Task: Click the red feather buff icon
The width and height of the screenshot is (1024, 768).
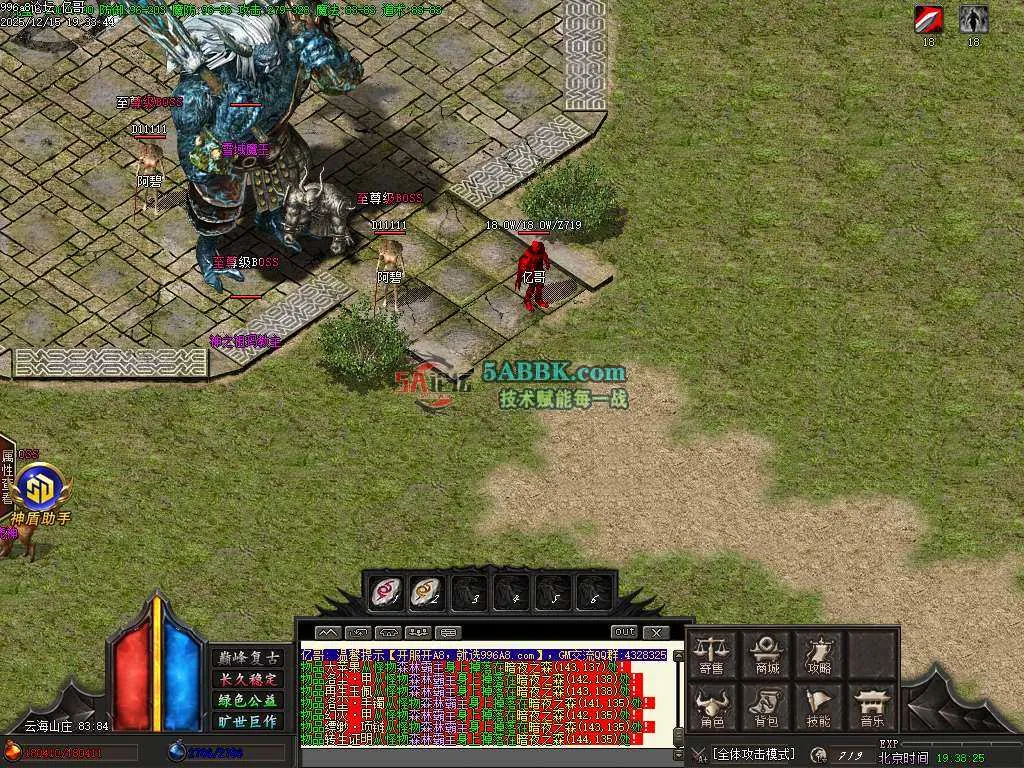Action: click(928, 19)
